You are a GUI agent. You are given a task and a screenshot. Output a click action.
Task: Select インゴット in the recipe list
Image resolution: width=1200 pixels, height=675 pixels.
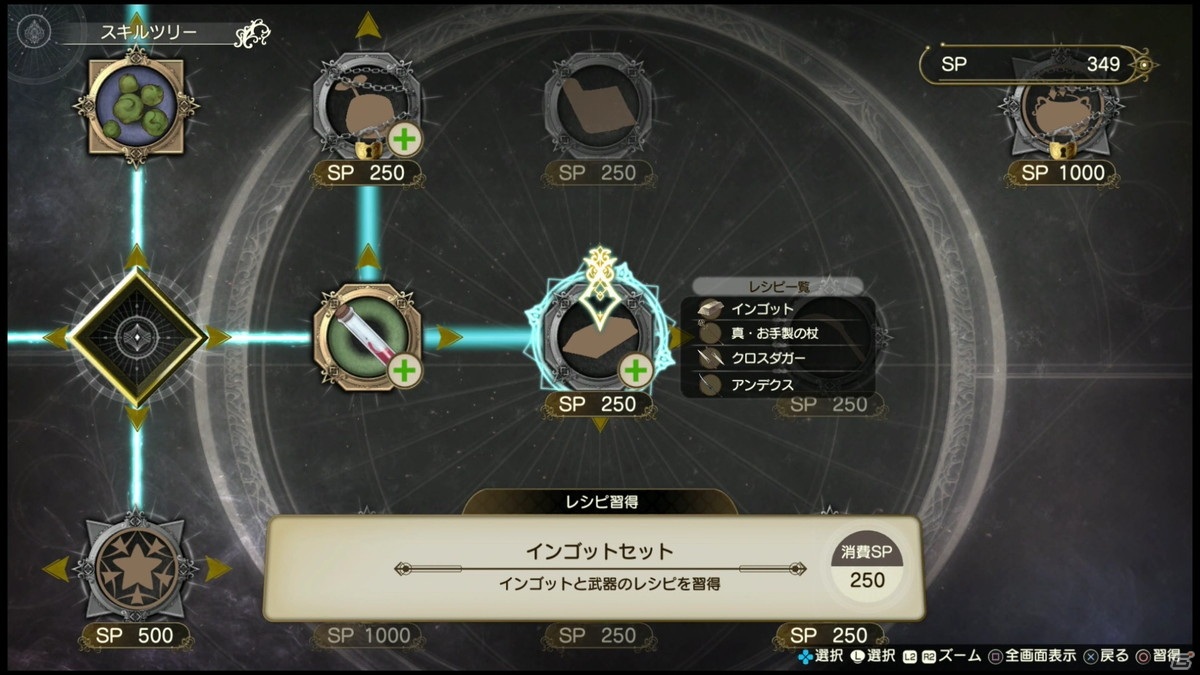point(762,309)
